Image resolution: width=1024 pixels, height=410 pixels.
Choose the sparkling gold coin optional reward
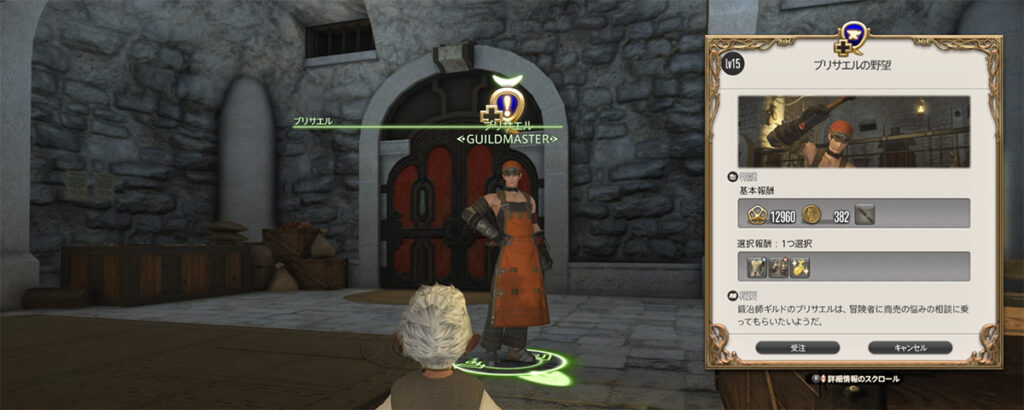tap(800, 266)
